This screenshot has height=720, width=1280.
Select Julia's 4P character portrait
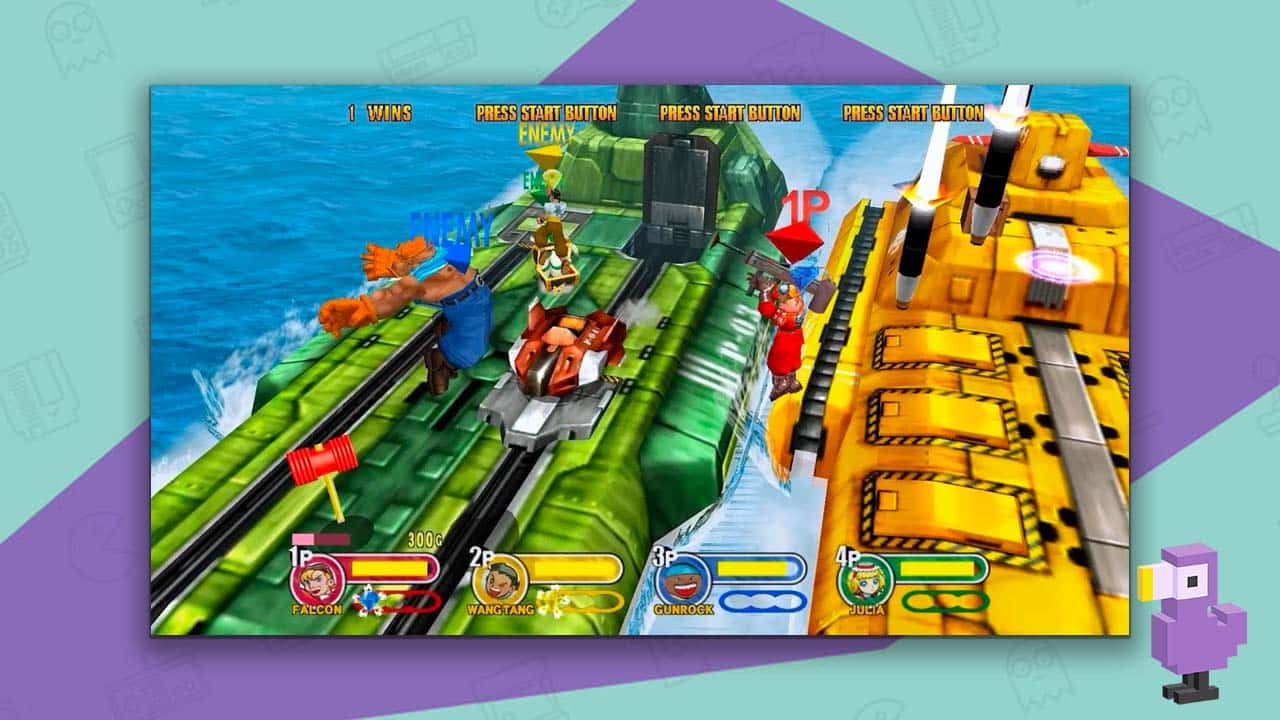point(867,579)
